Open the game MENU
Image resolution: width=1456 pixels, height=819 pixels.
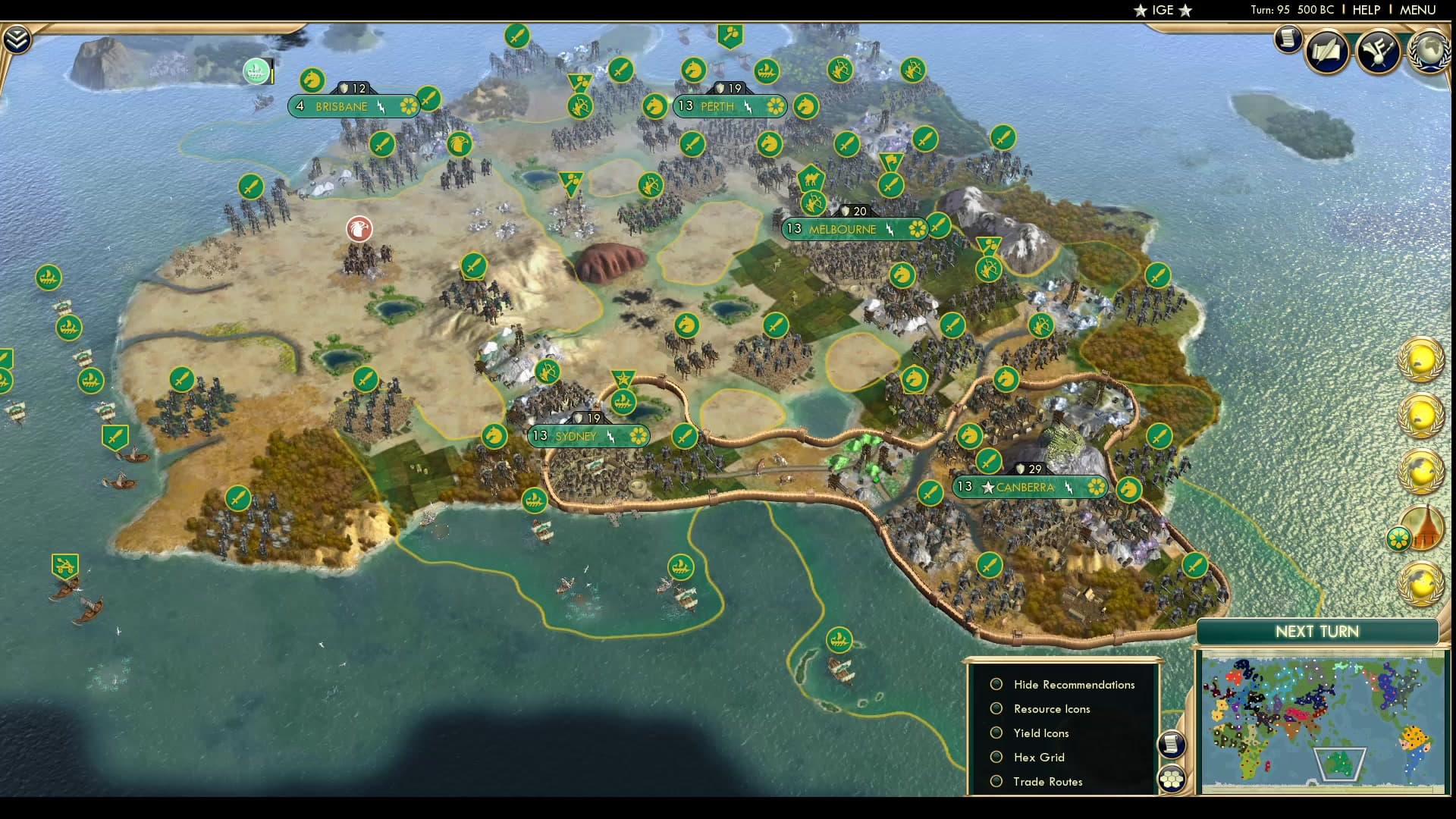click(x=1417, y=10)
